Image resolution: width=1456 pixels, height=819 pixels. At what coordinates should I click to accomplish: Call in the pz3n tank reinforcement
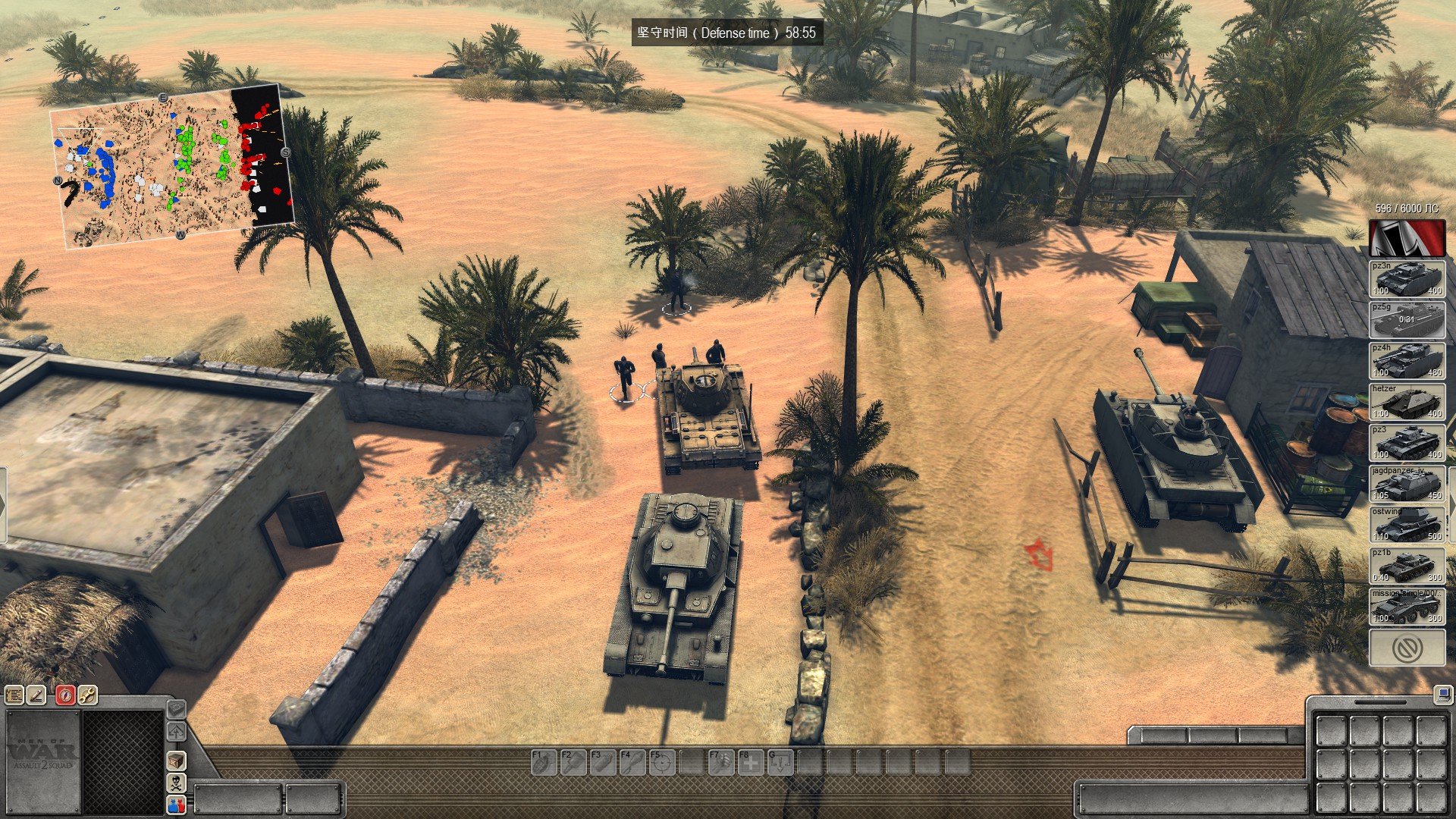pos(1407,279)
